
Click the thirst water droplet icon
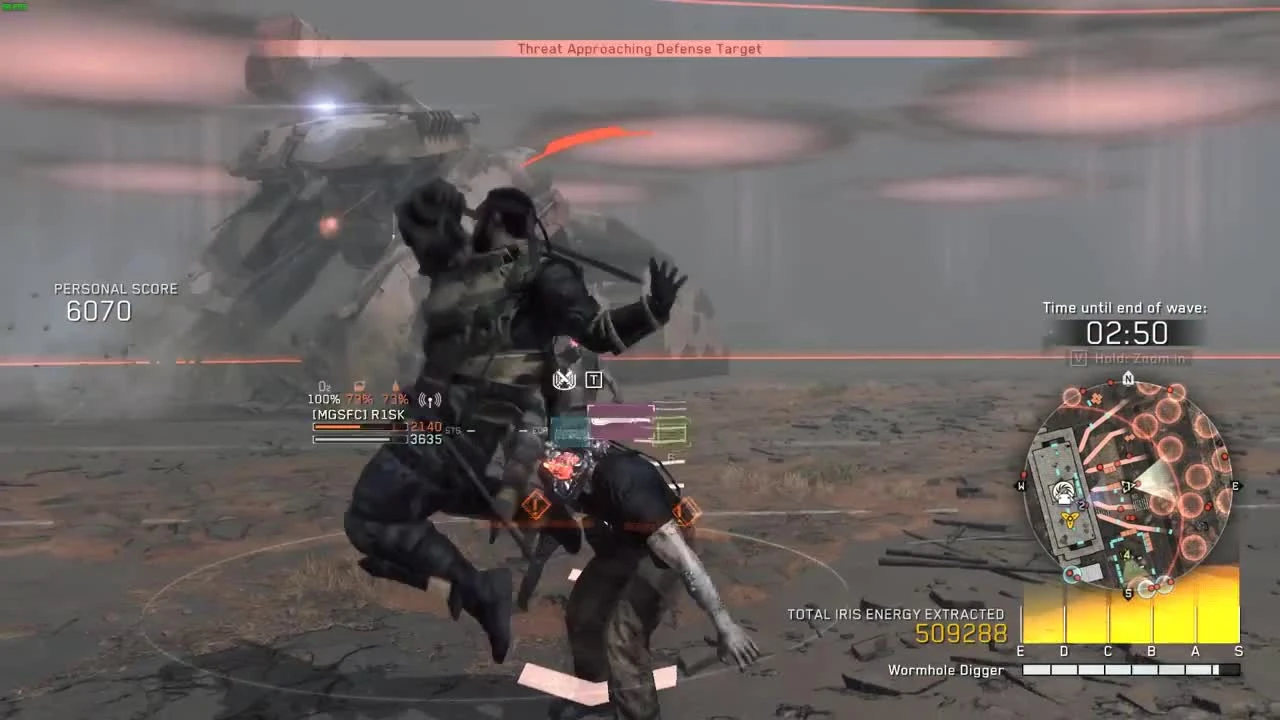pyautogui.click(x=396, y=386)
